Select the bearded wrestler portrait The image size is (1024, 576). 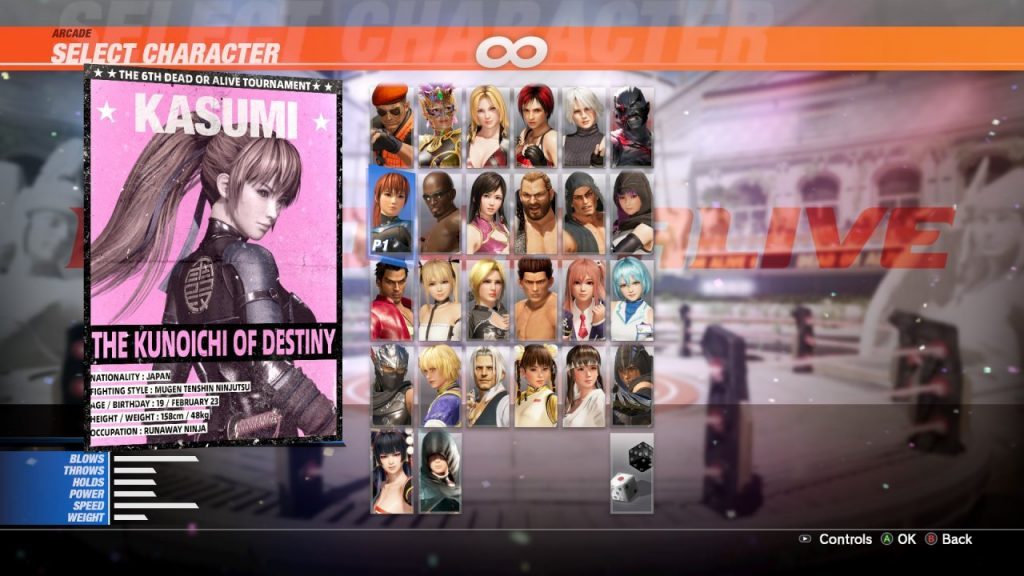(x=535, y=212)
